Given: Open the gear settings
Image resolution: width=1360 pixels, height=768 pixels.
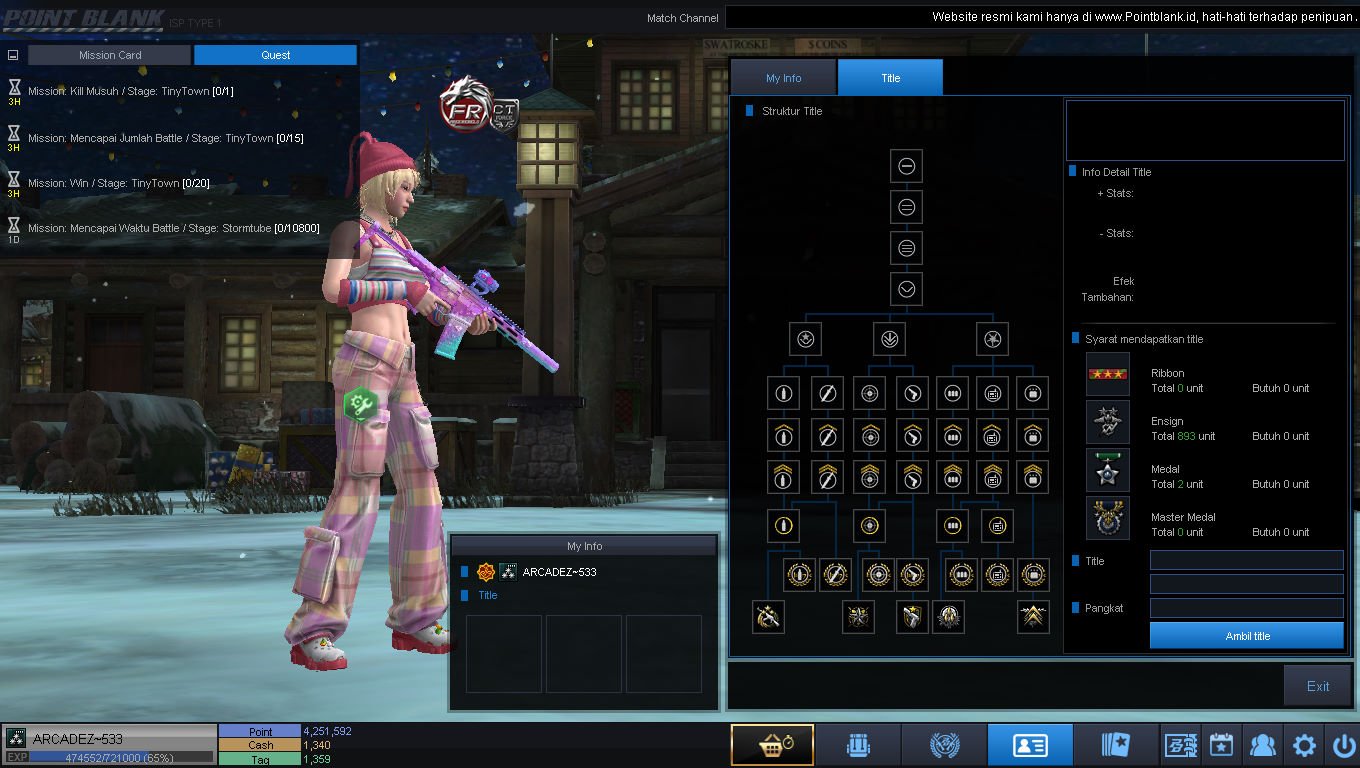Looking at the screenshot, I should [x=1304, y=745].
